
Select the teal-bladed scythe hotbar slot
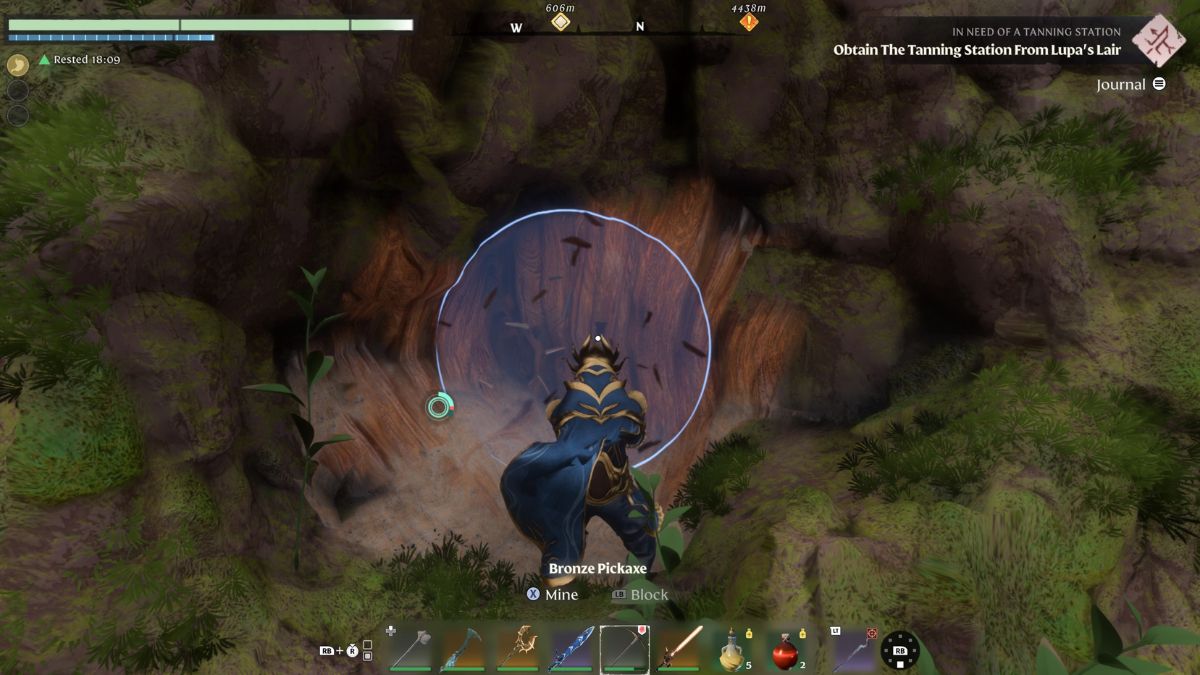pos(461,648)
